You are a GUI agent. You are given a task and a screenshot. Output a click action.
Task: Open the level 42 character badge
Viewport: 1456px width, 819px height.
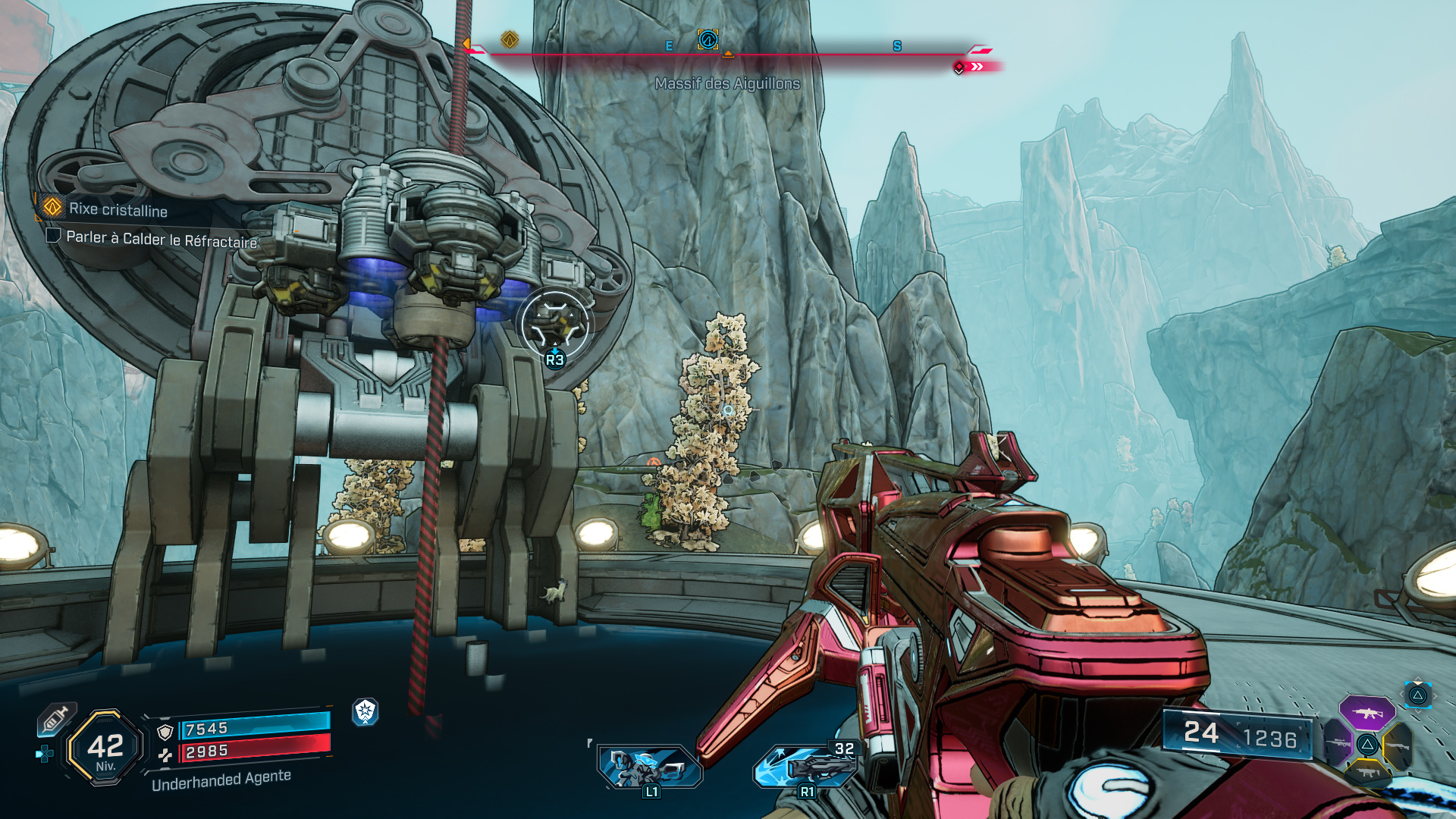105,748
